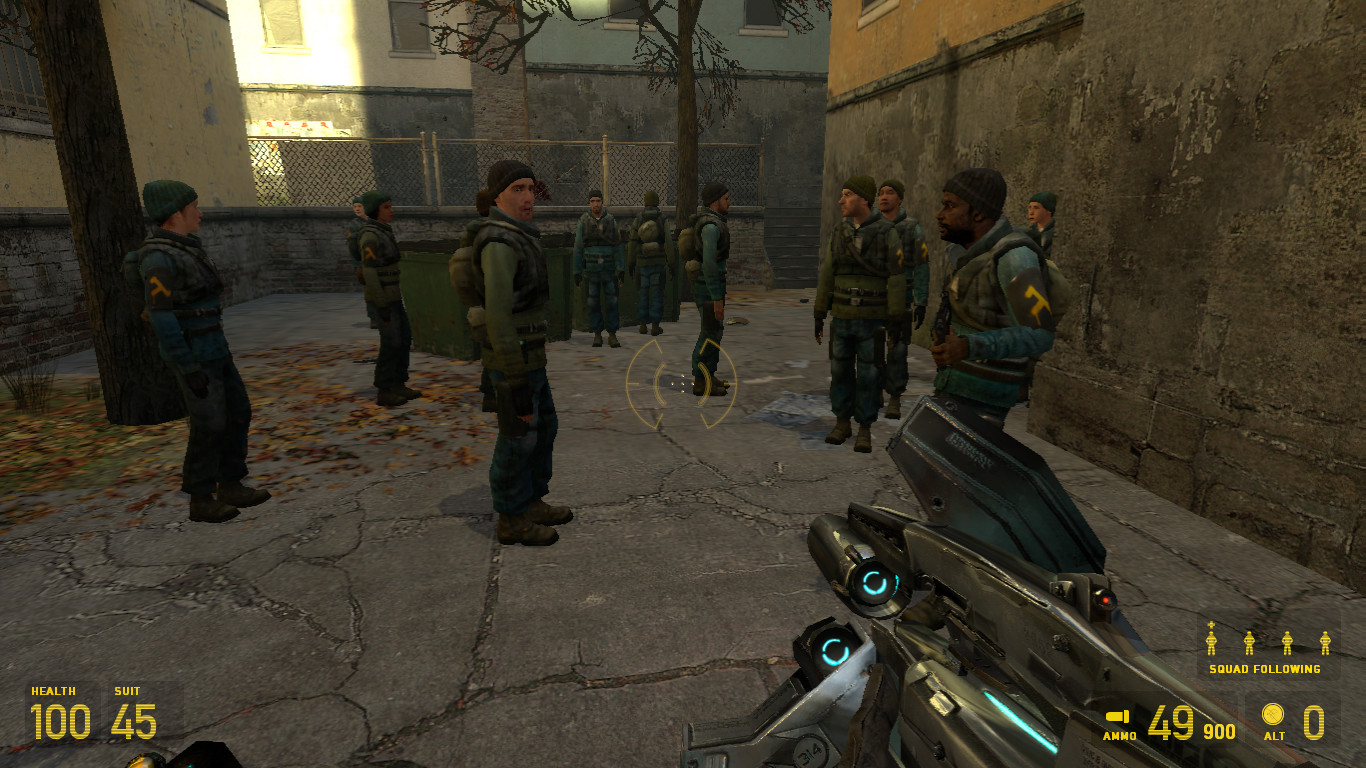Click the third squad soldier icon
Image resolution: width=1366 pixels, height=768 pixels.
point(1288,641)
